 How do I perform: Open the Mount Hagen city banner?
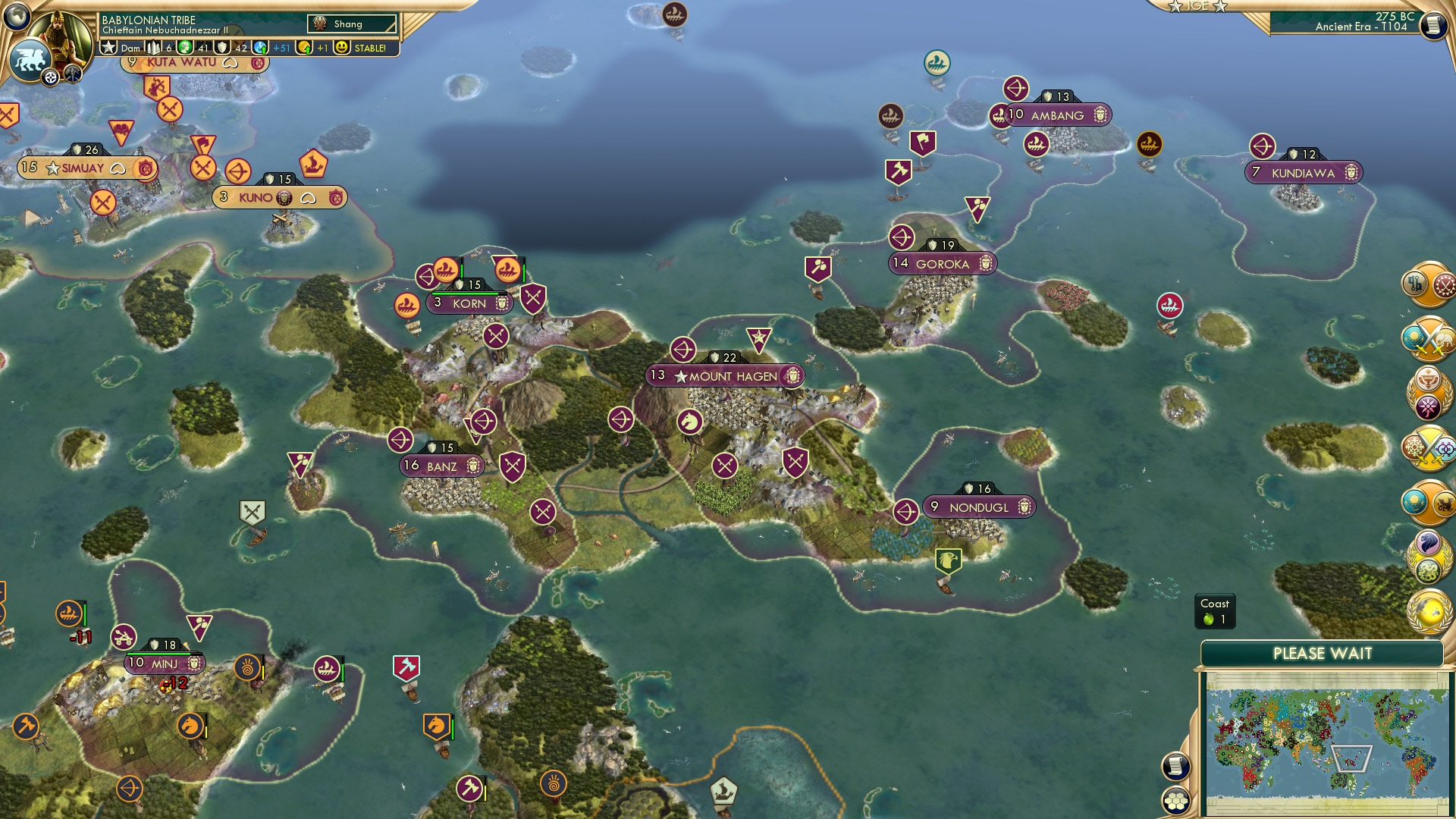[x=724, y=375]
